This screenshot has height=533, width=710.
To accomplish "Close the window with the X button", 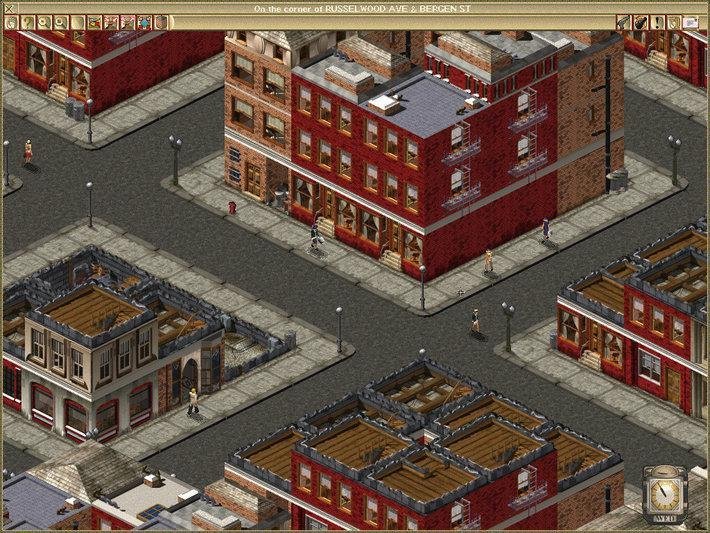I will tap(8, 8).
